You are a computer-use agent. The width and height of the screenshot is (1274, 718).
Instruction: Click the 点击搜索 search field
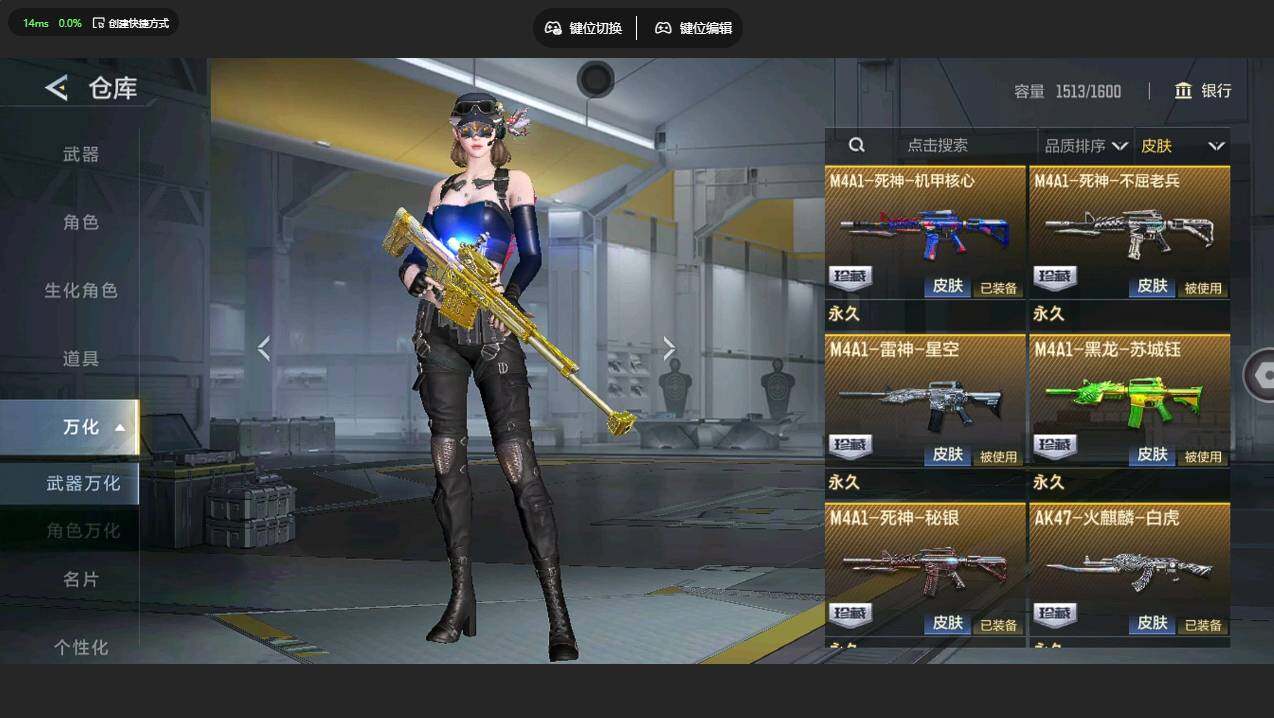click(937, 145)
